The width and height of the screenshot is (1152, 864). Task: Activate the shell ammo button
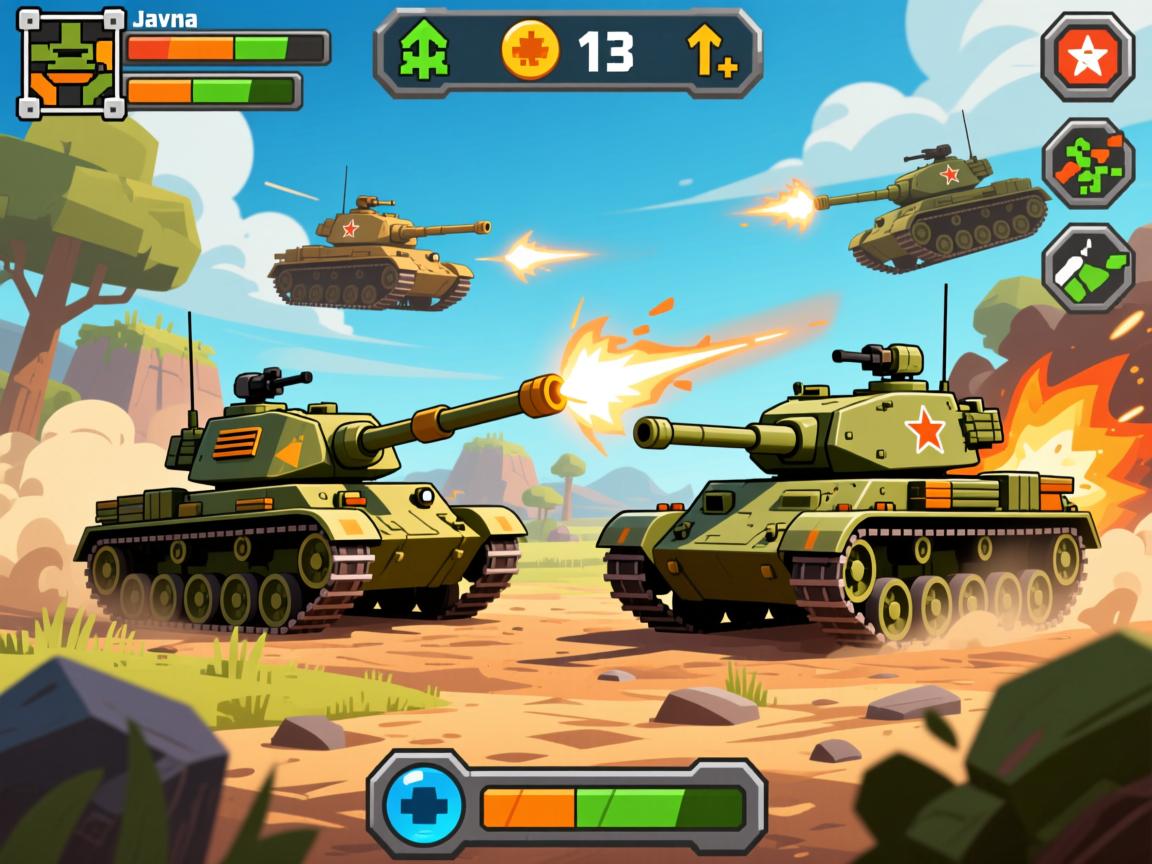[x=1088, y=268]
